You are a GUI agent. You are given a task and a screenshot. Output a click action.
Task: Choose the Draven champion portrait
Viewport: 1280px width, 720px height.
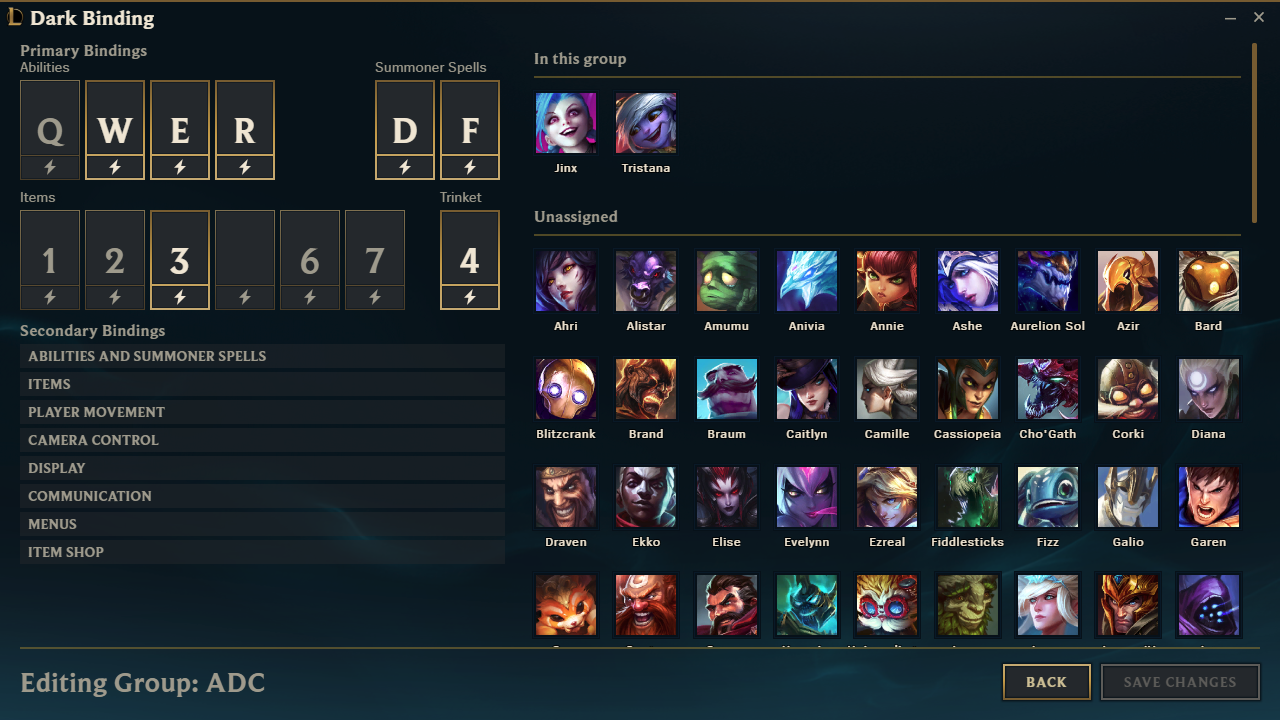point(566,497)
